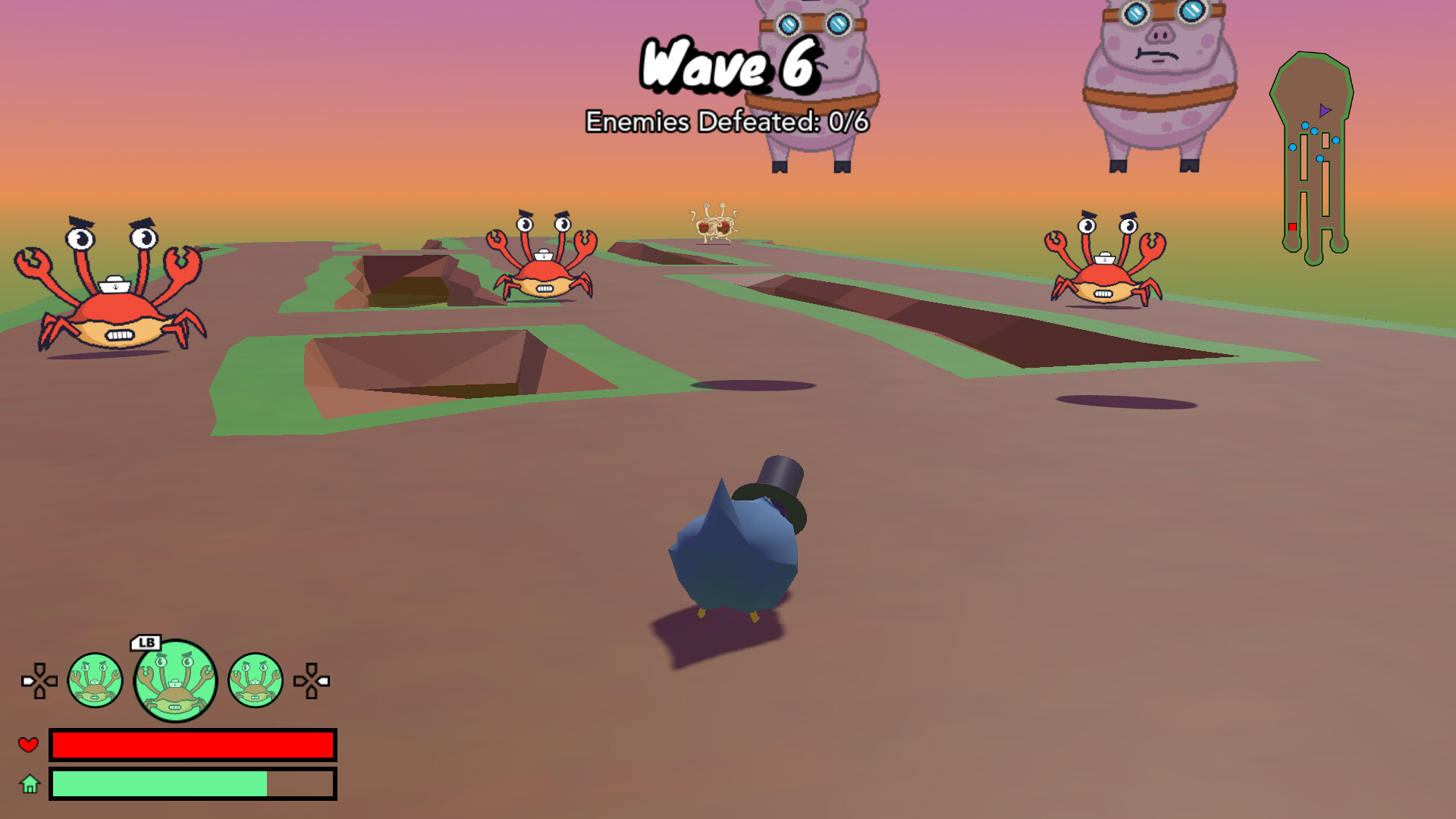Image resolution: width=1456 pixels, height=819 pixels.
Task: Click the red heart health icon
Action: (29, 745)
